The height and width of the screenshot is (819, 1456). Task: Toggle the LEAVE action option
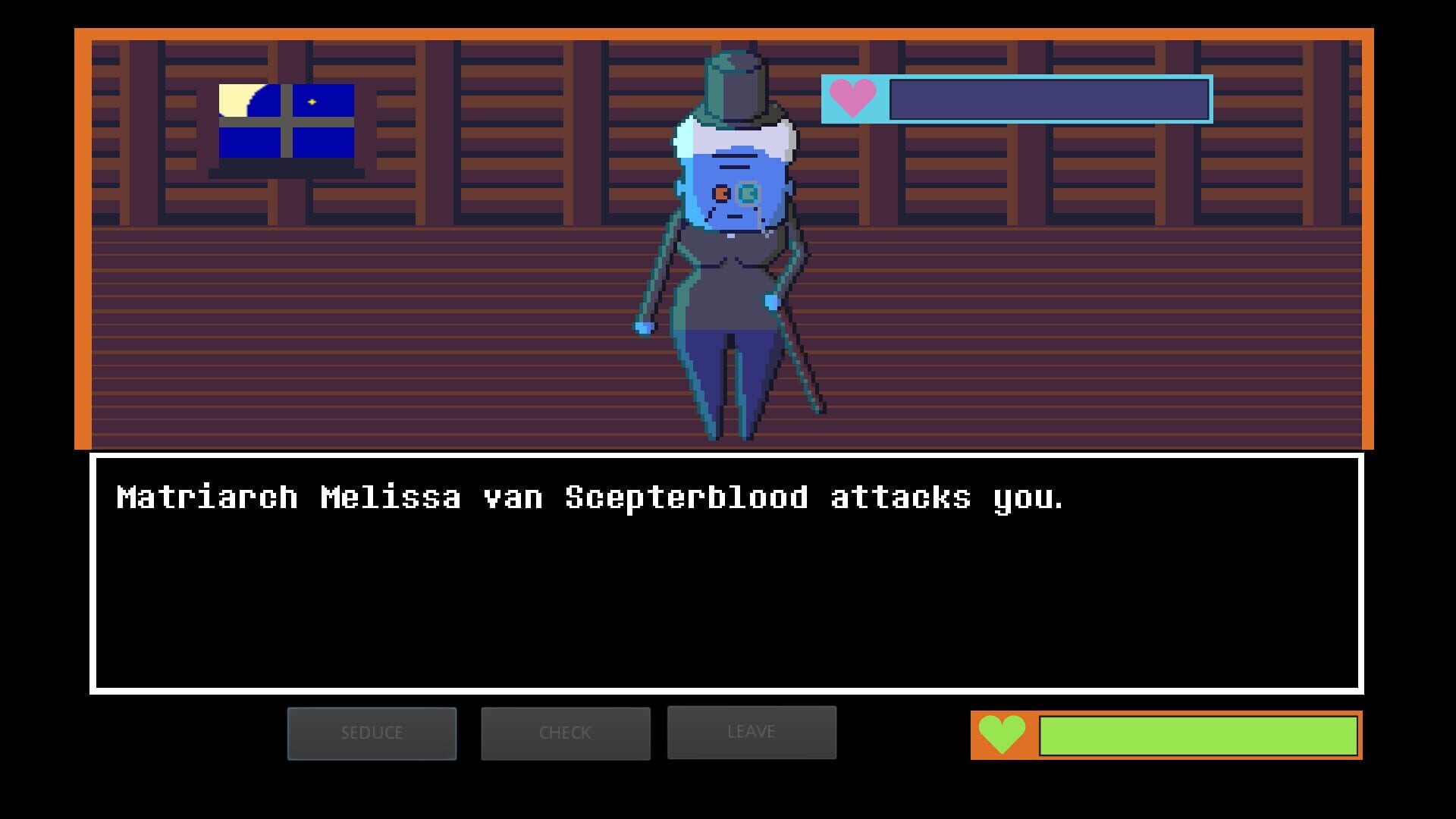751,731
